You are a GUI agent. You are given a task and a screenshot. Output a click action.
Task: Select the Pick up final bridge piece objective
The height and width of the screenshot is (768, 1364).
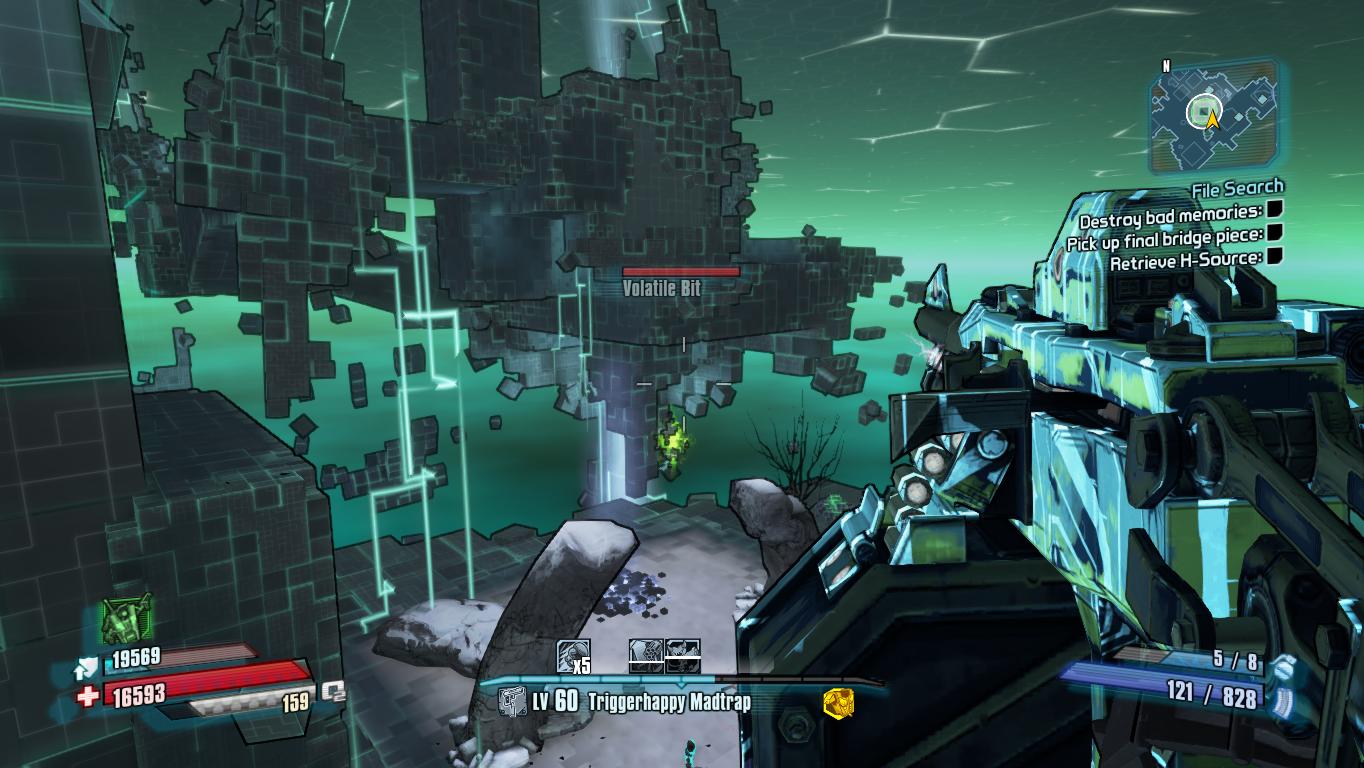1163,237
